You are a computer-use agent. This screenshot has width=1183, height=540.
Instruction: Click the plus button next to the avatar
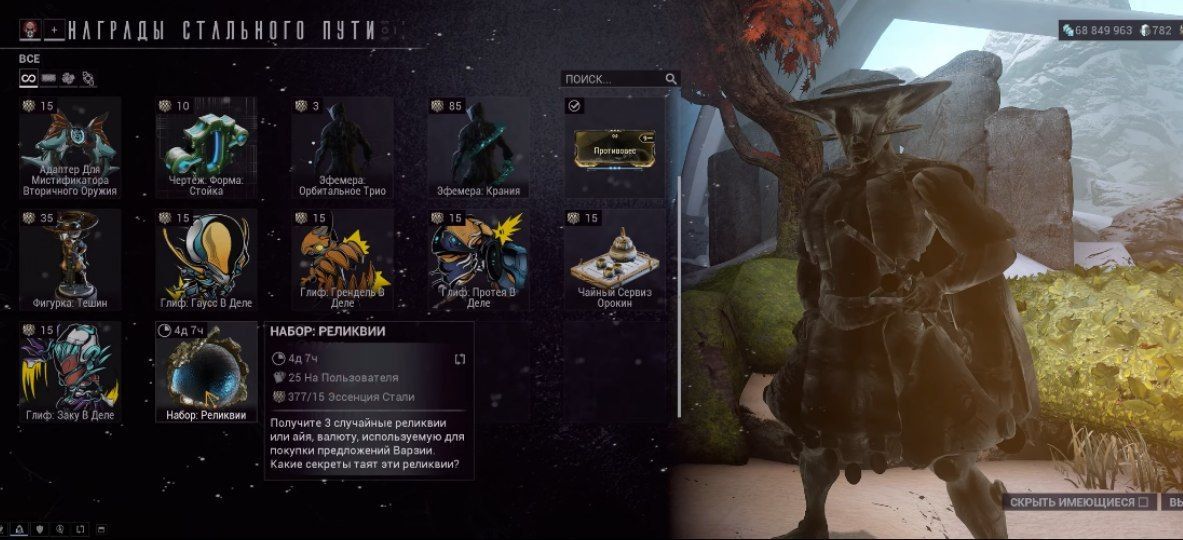tap(54, 31)
